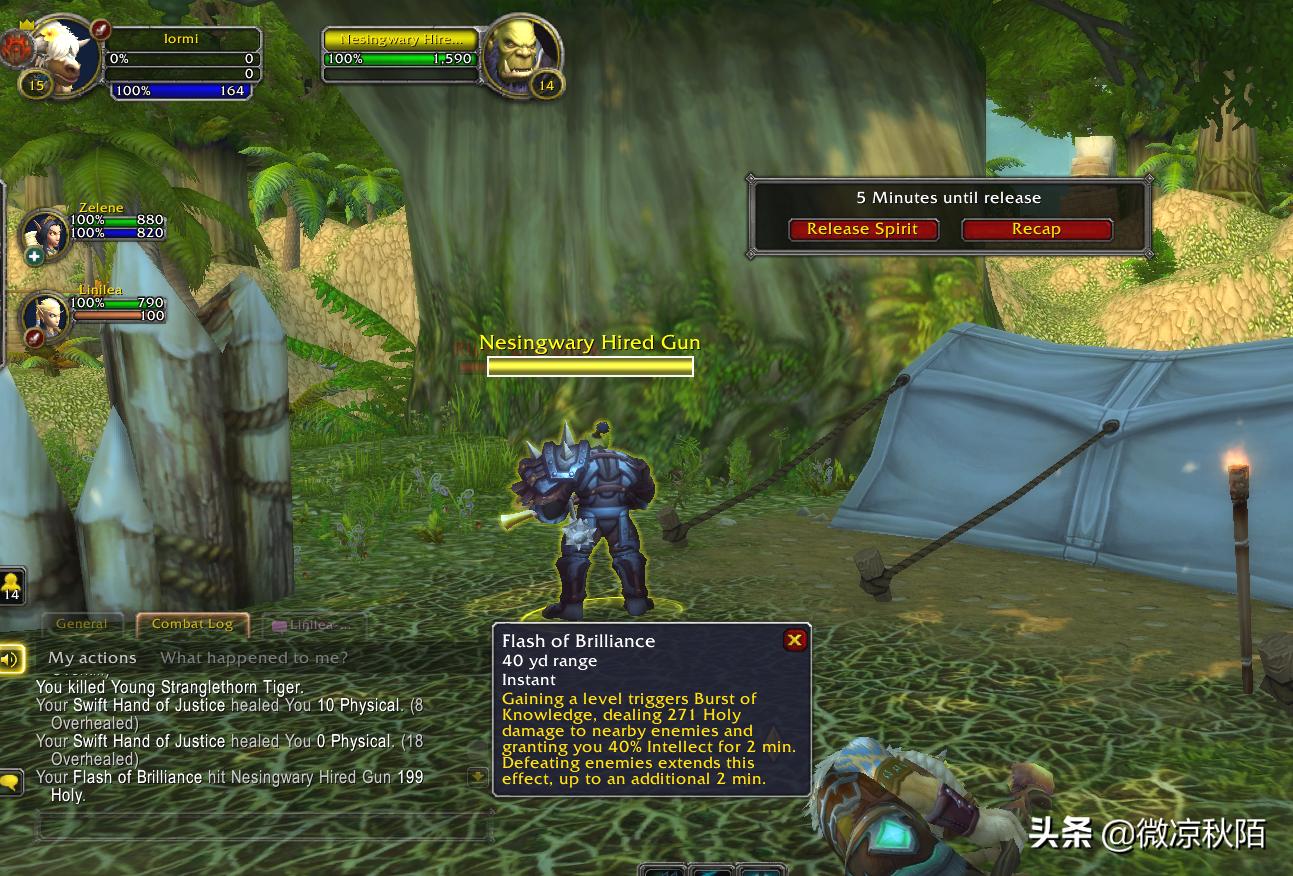This screenshot has height=876, width=1293.
Task: Open the death Recap
Action: [x=1036, y=229]
